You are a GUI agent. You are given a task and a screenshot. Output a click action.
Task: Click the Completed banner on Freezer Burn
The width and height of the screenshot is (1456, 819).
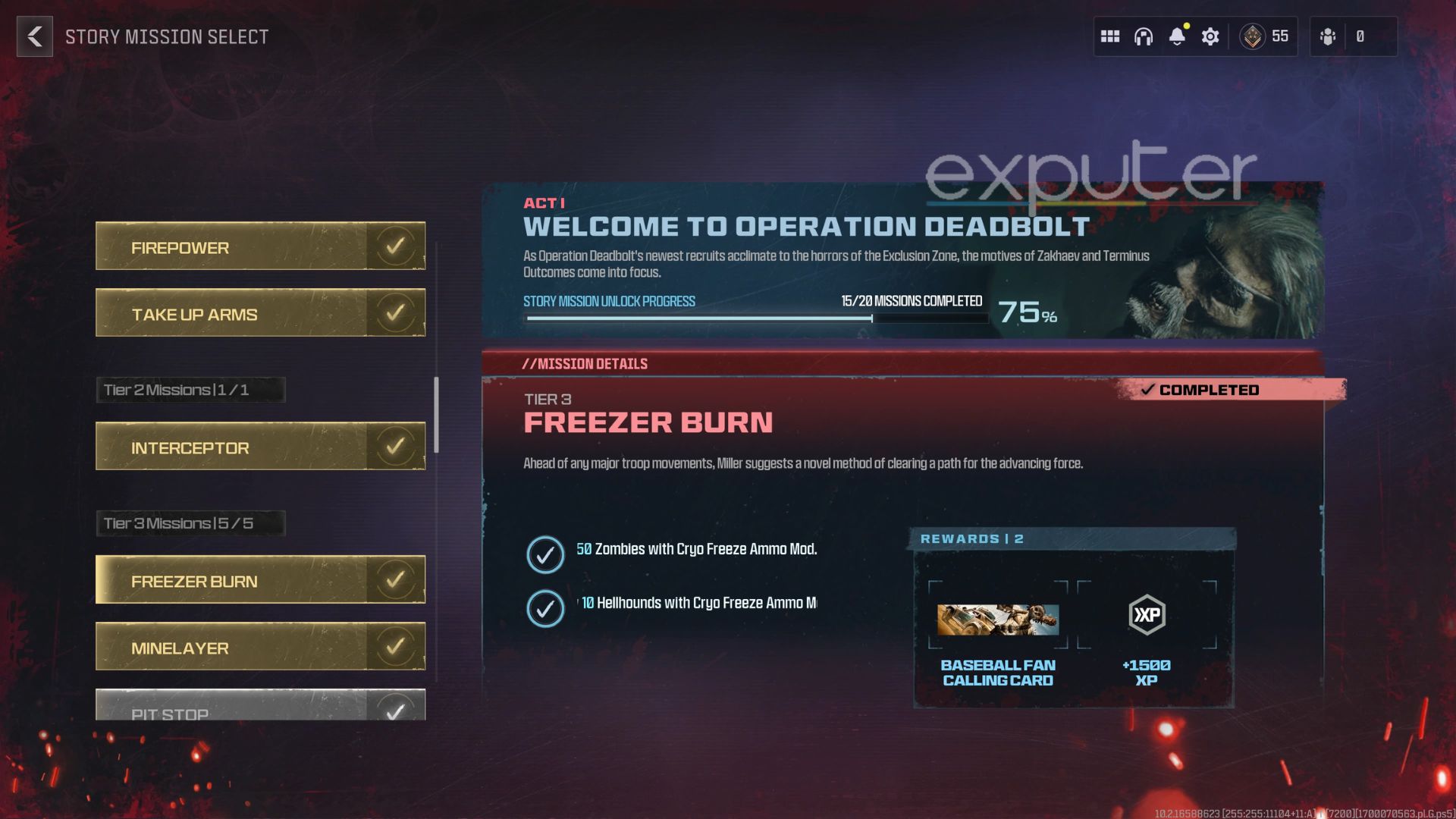coord(1204,390)
